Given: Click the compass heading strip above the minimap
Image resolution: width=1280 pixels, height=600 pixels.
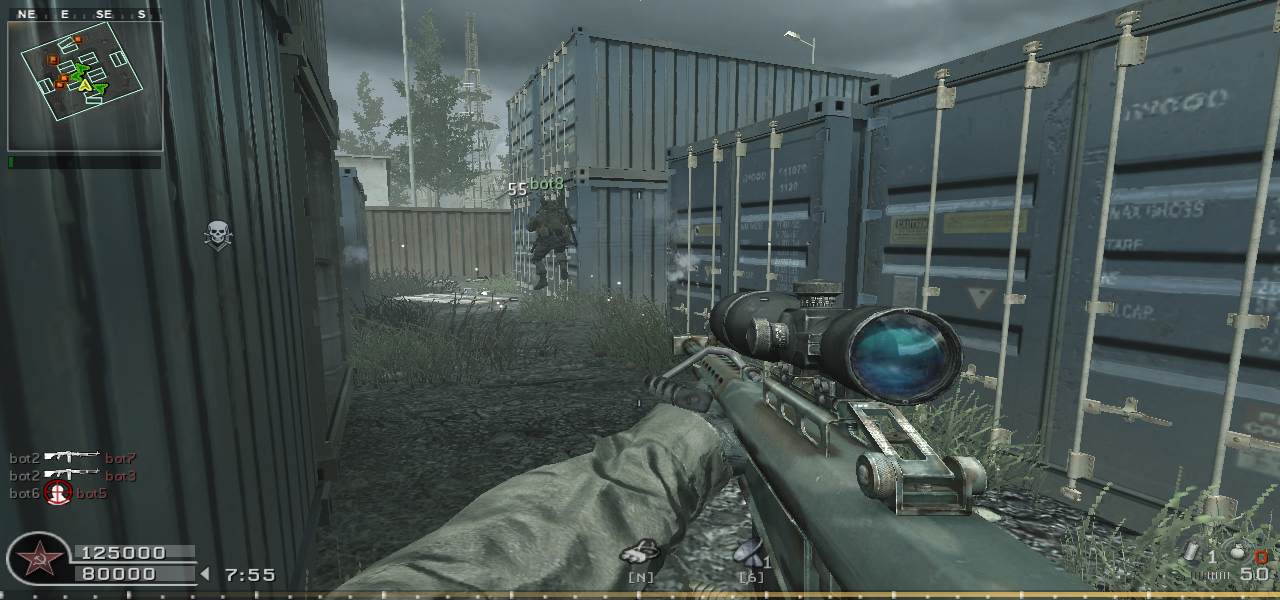Looking at the screenshot, I should tap(85, 14).
